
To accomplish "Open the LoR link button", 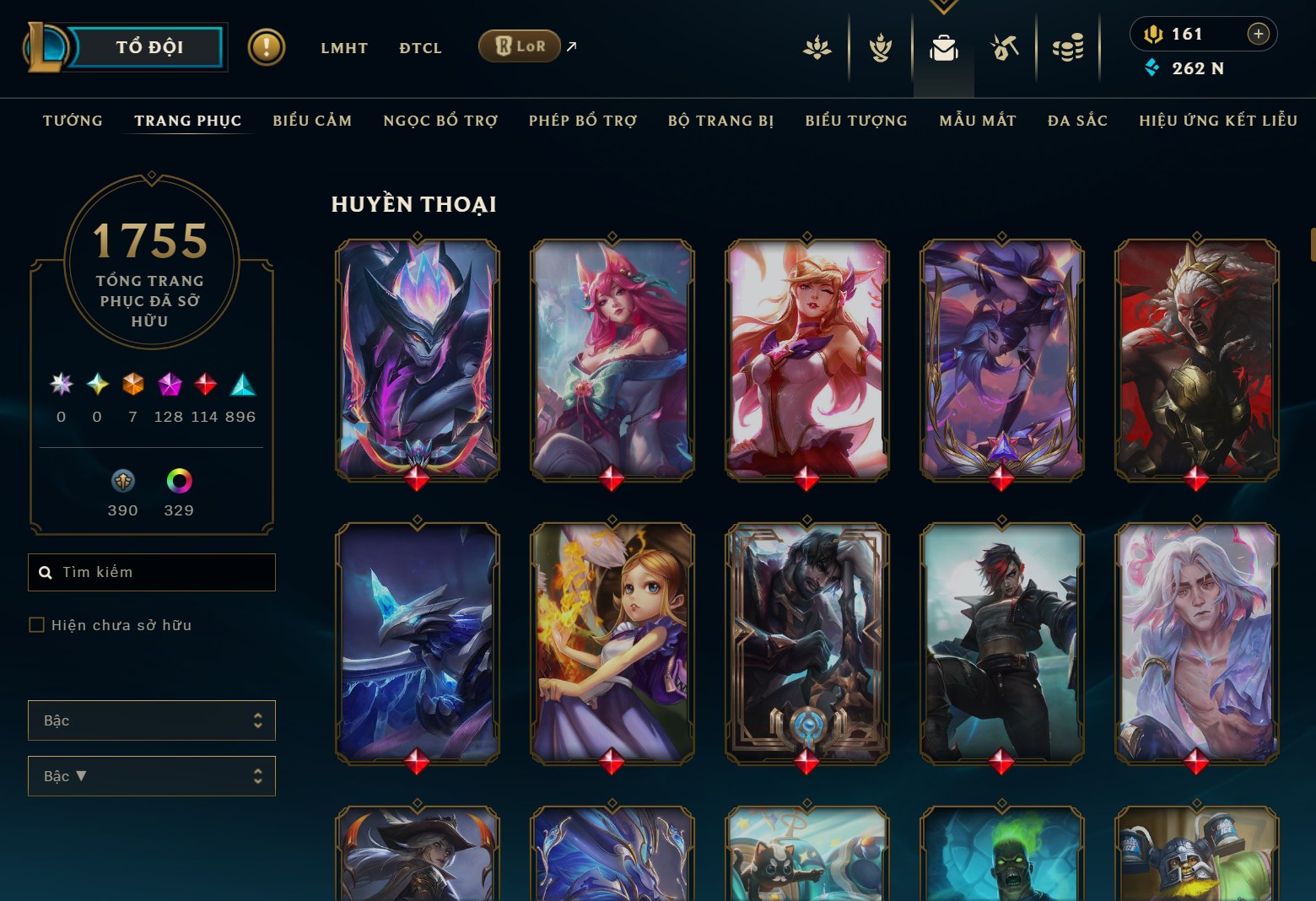I will click(518, 46).
